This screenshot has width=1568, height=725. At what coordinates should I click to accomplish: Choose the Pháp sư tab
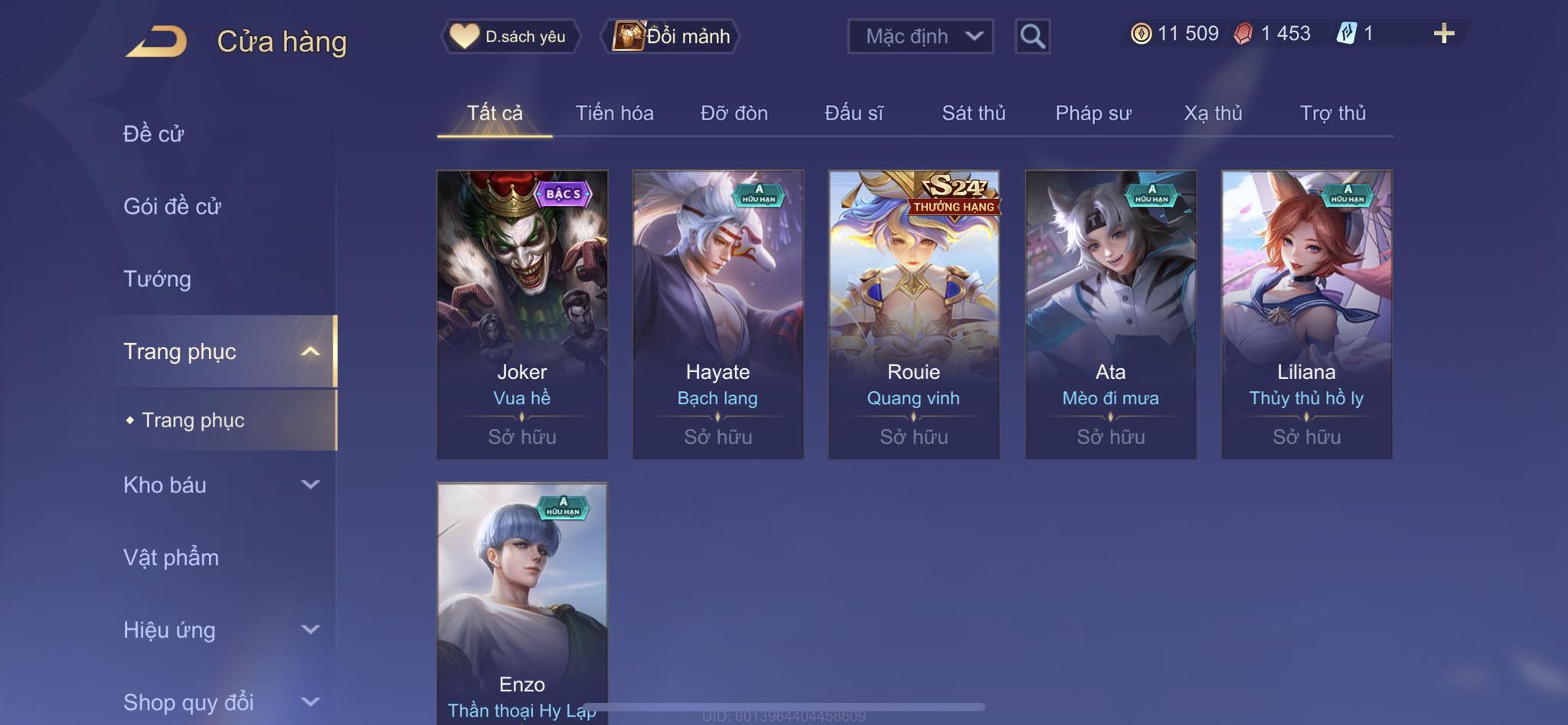(1093, 113)
